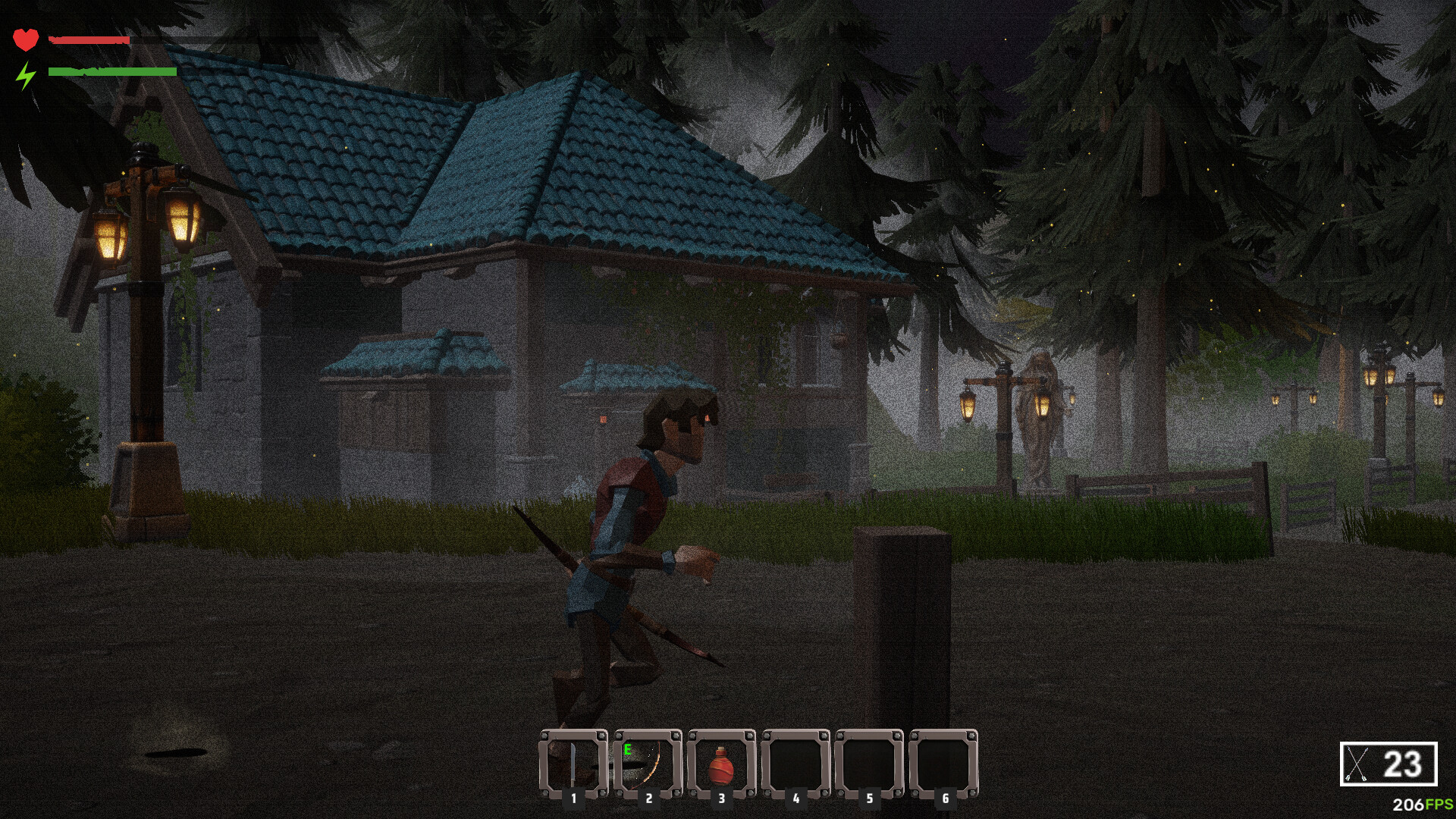This screenshot has height=819, width=1456.
Task: Click the double lantern lamp post on the left
Action: point(144,303)
